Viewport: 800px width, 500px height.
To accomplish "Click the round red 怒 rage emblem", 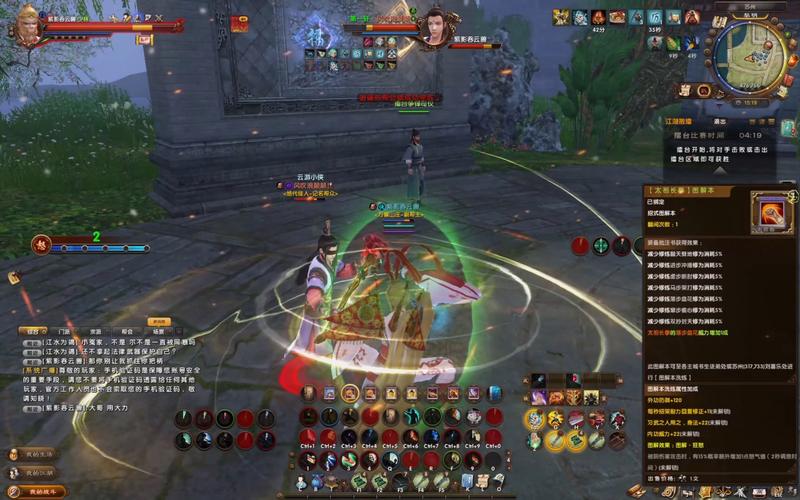I will click(x=43, y=242).
